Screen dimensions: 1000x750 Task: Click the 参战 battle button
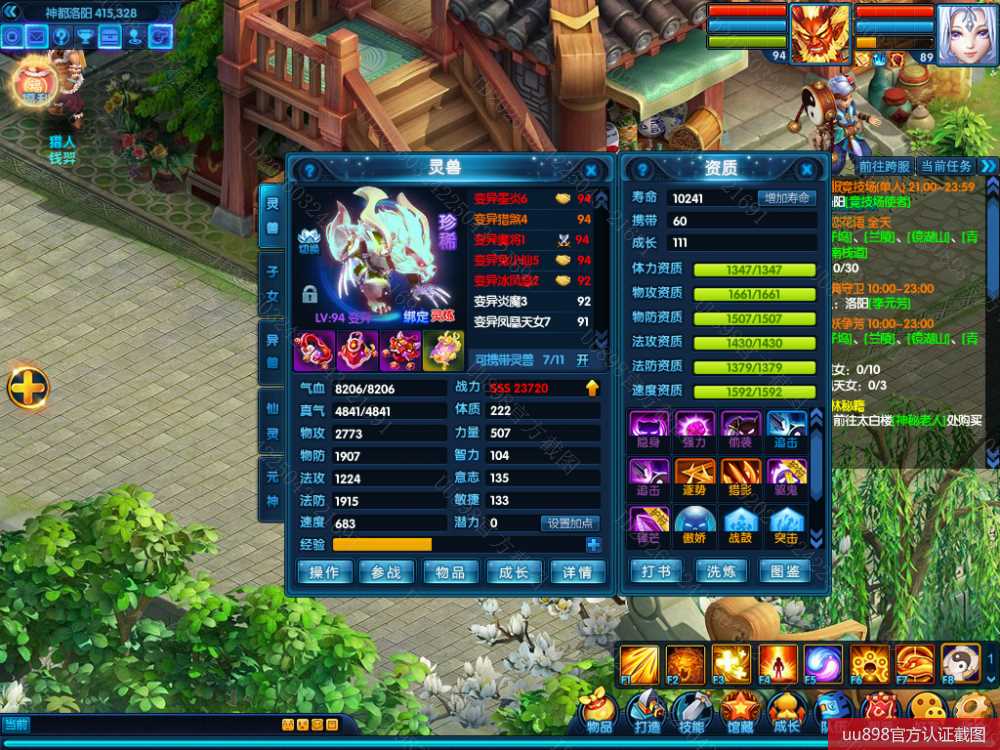(386, 572)
